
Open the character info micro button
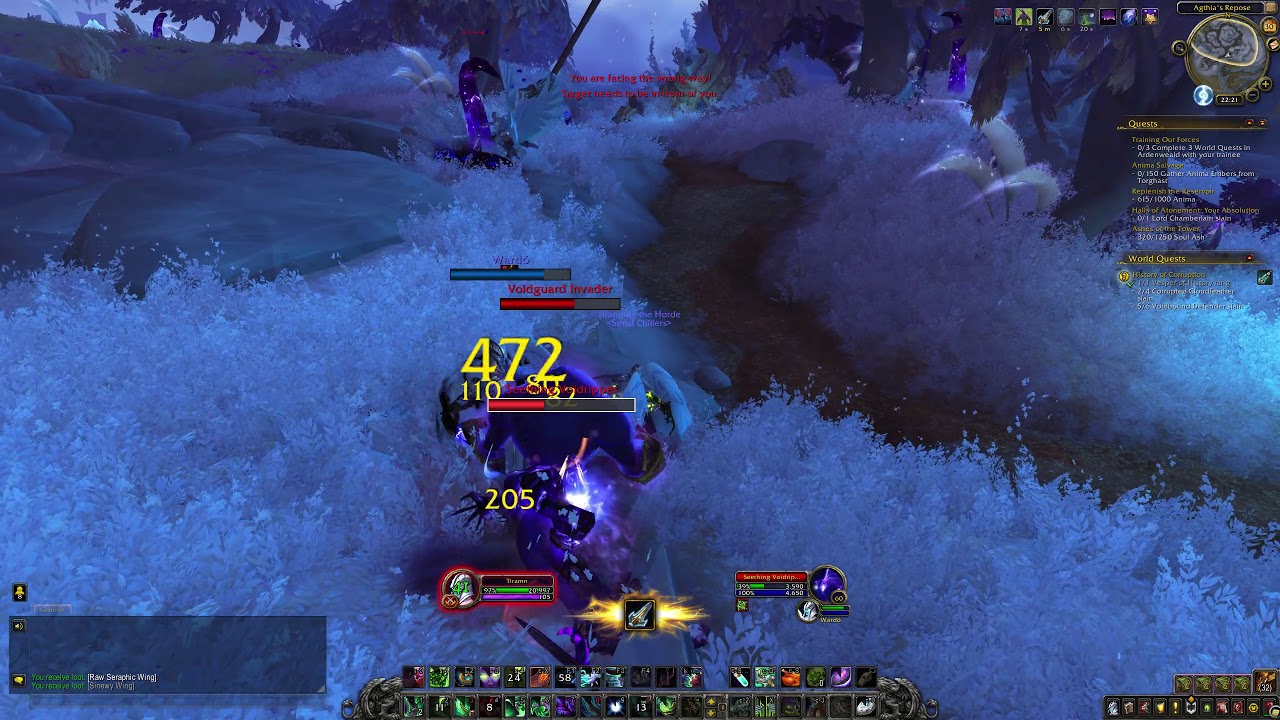click(1113, 708)
